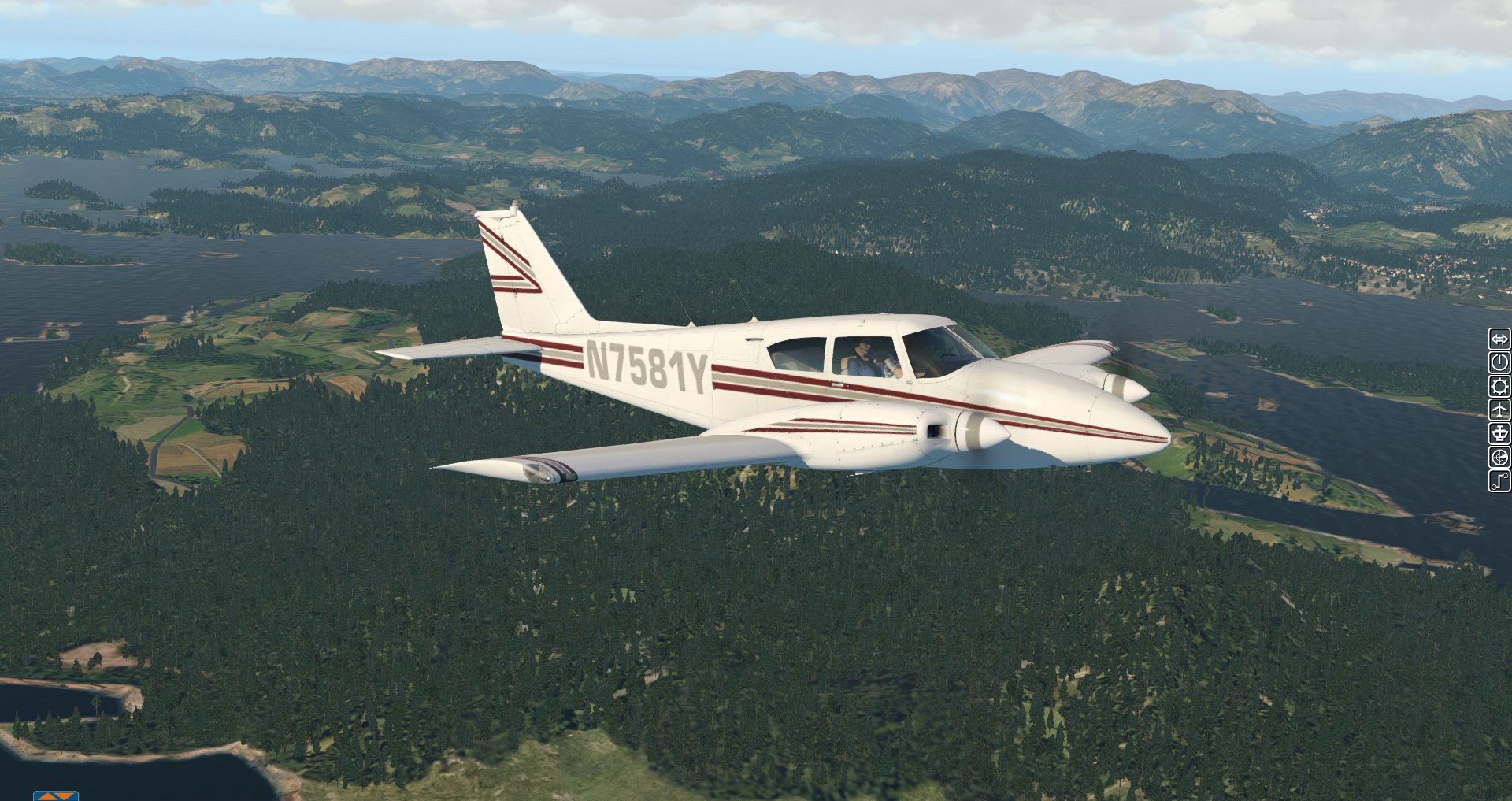
Task: Open the gear settings icon
Action: click(1499, 387)
